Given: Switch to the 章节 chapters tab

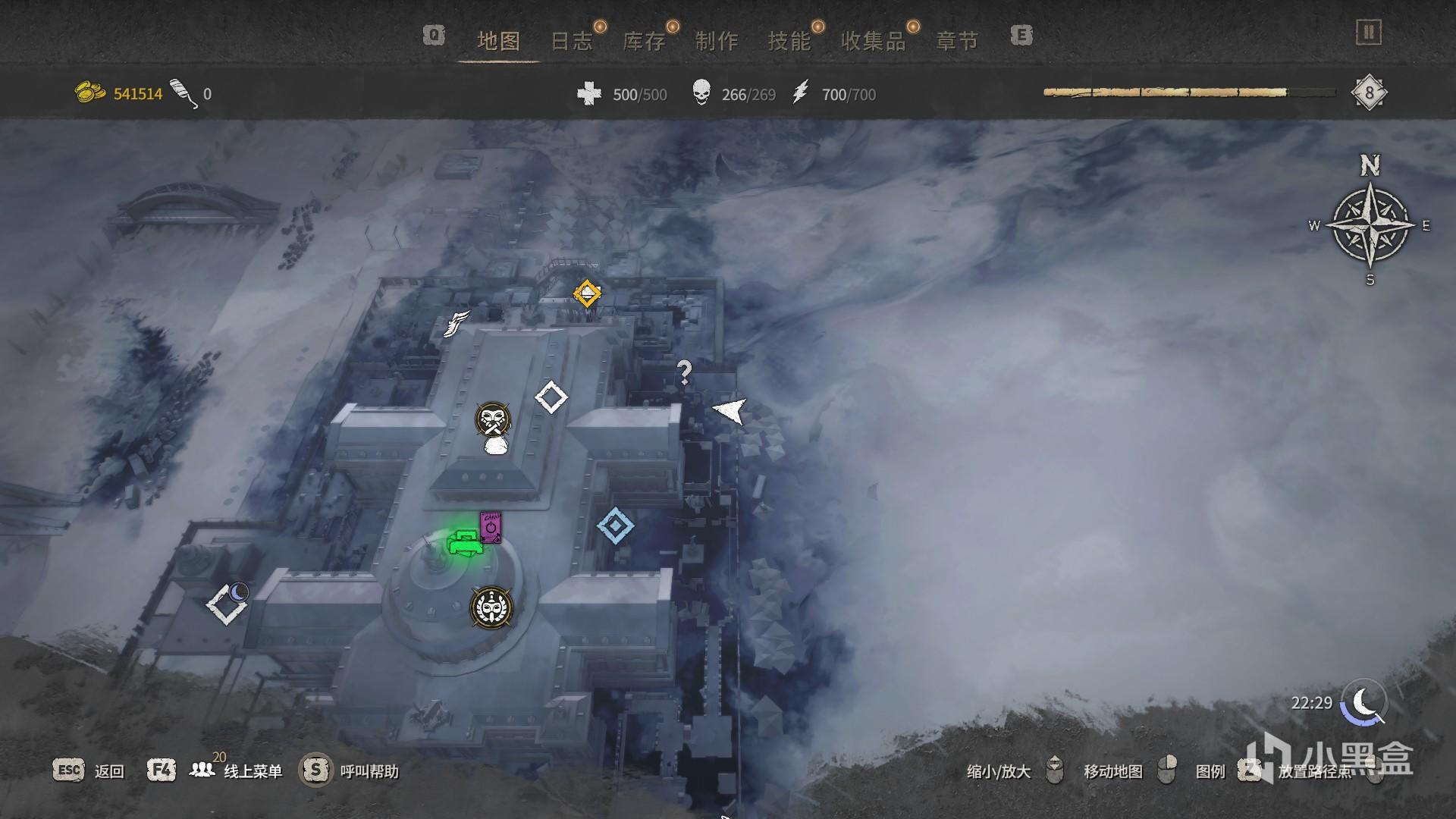Looking at the screenshot, I should [x=957, y=41].
